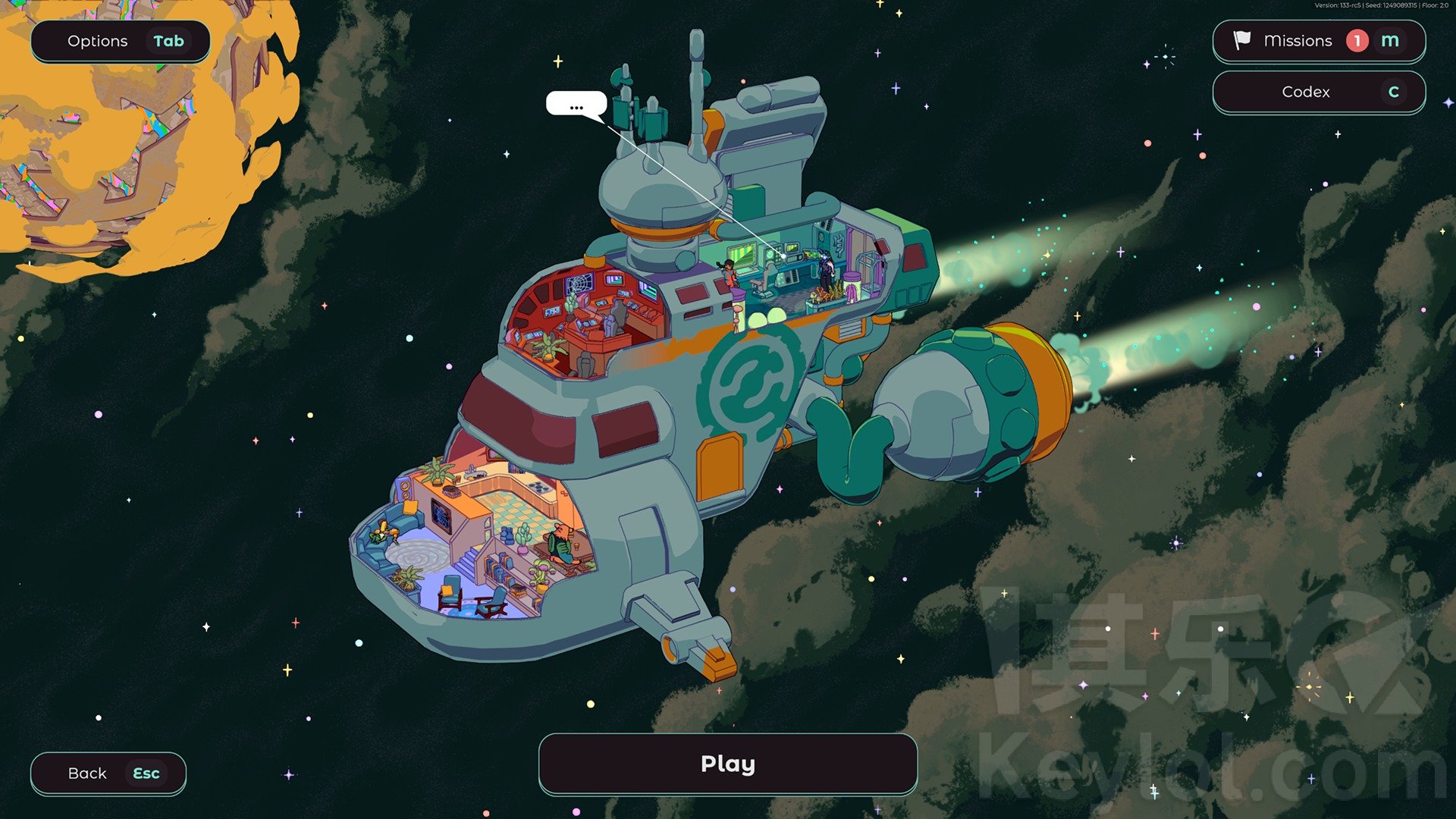The height and width of the screenshot is (819, 1456).
Task: Start the run with Play
Action: pos(727,764)
